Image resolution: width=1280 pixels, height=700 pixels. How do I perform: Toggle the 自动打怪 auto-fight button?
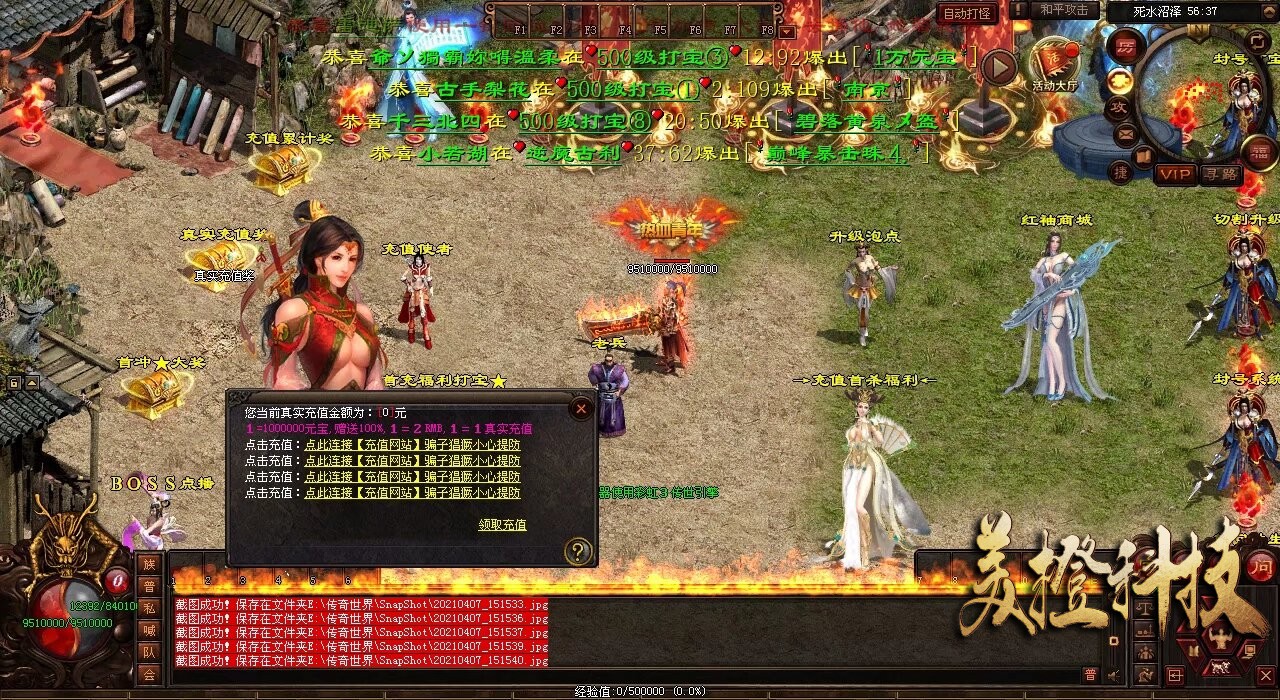pos(968,14)
